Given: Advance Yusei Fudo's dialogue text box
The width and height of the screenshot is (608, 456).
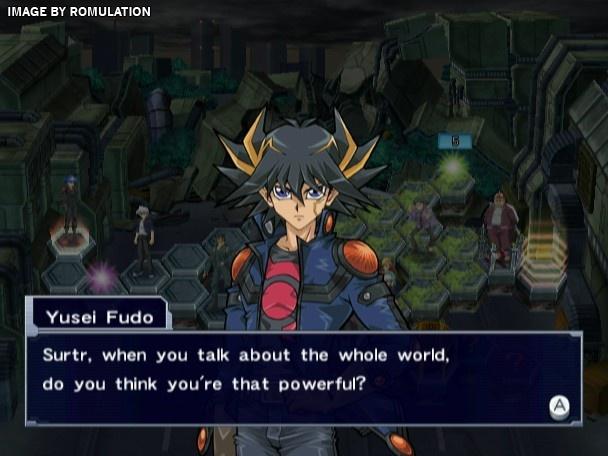Looking at the screenshot, I should pos(559,406).
